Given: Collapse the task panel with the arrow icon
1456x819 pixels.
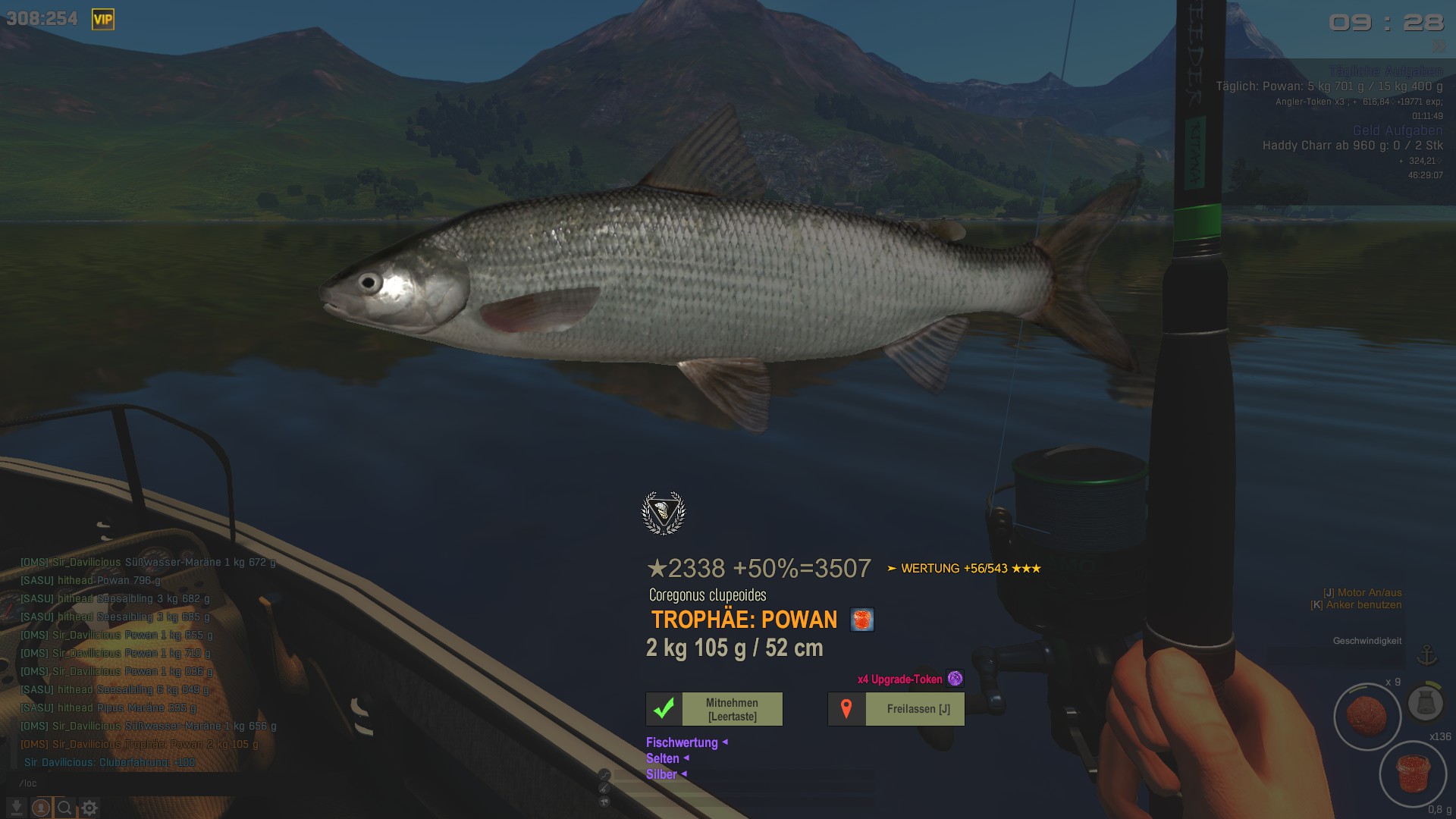Looking at the screenshot, I should [1439, 46].
